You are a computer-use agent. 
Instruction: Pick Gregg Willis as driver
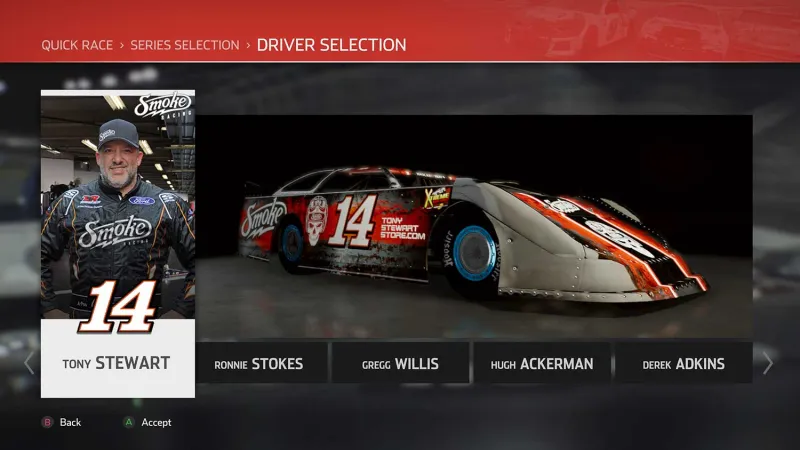pos(400,364)
